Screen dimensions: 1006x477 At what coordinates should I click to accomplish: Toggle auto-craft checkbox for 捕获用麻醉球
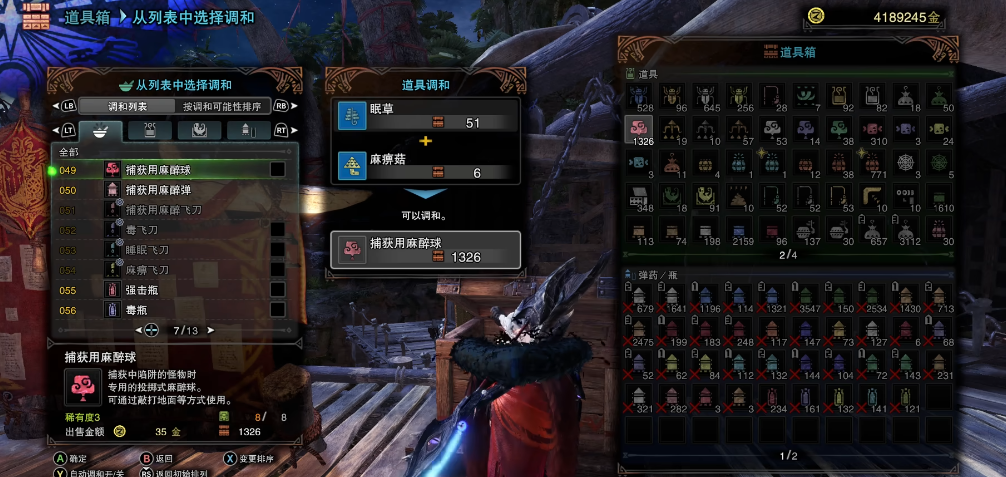tap(277, 170)
